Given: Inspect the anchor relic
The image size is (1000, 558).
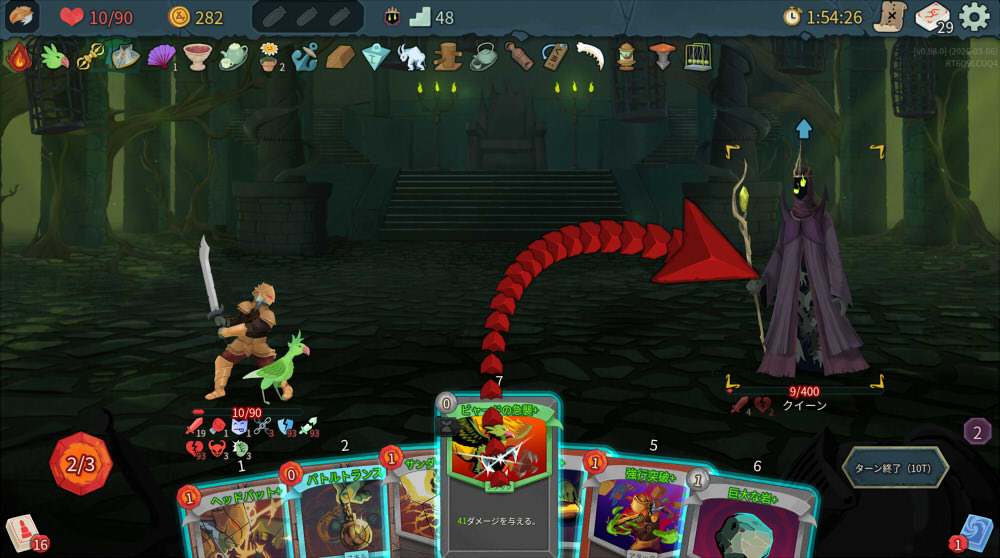Looking at the screenshot, I should (304, 57).
